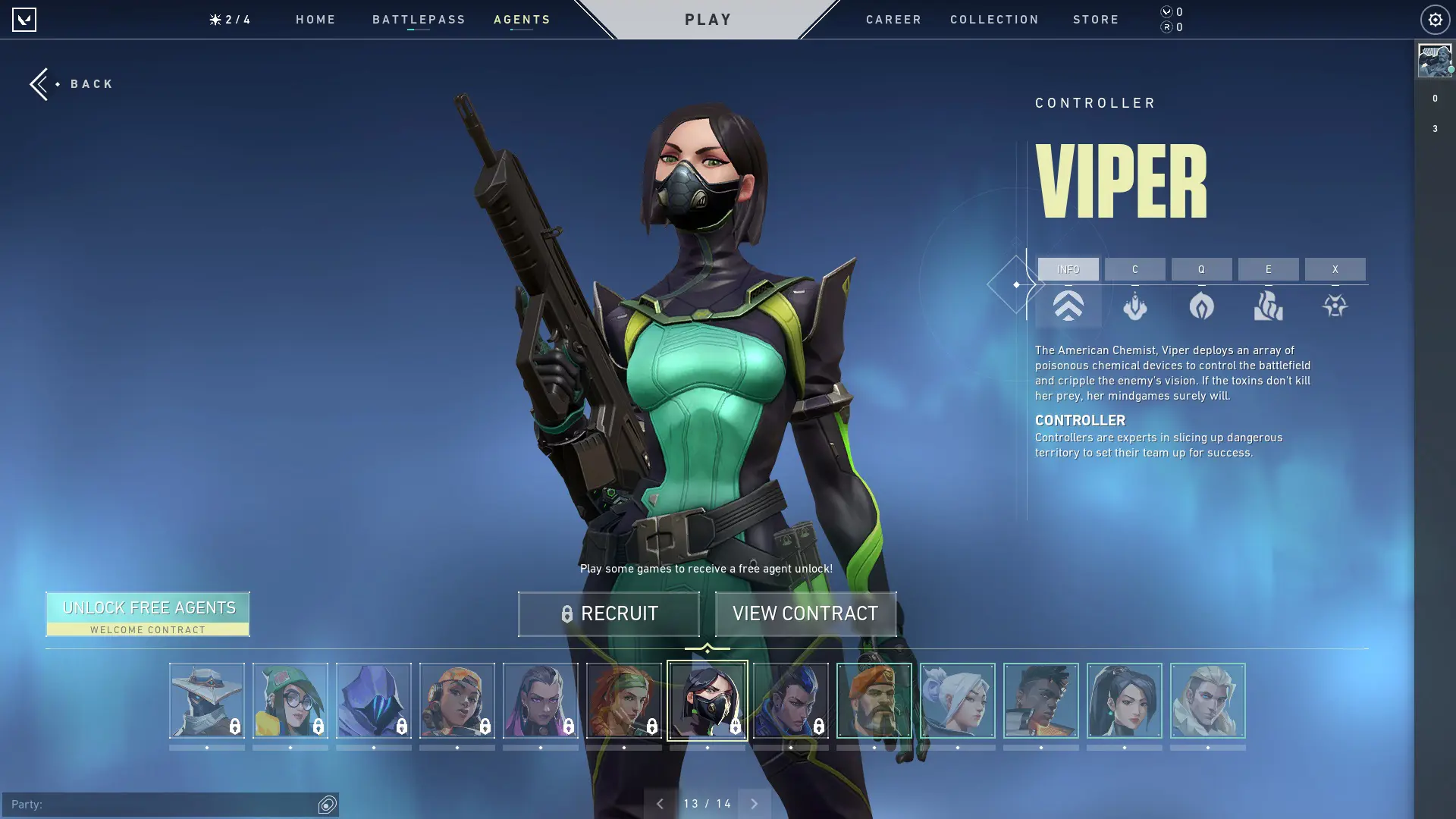Open VIEW CONTRACT for Viper
1456x819 pixels.
805,613
